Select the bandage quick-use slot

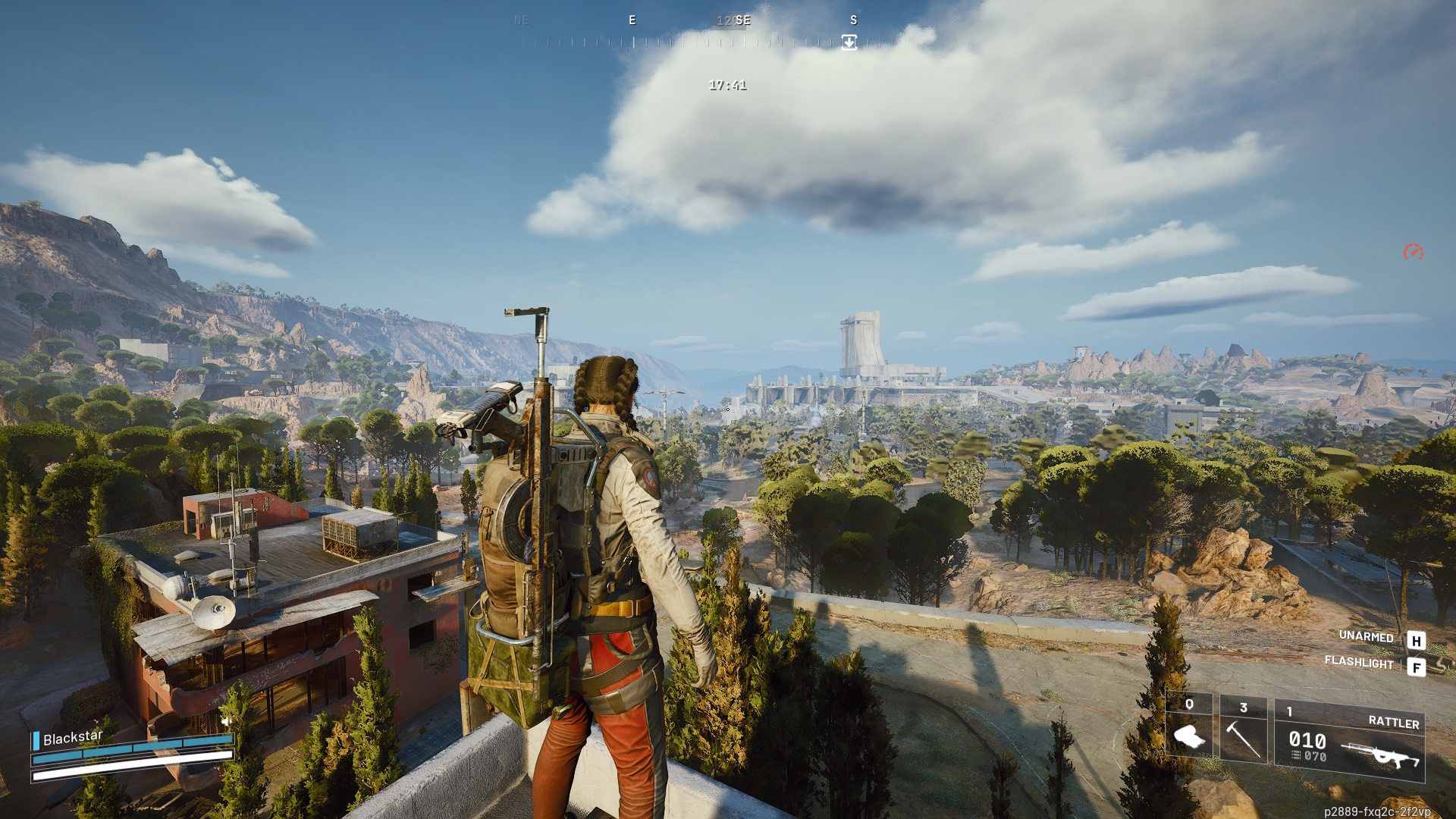[x=1189, y=730]
